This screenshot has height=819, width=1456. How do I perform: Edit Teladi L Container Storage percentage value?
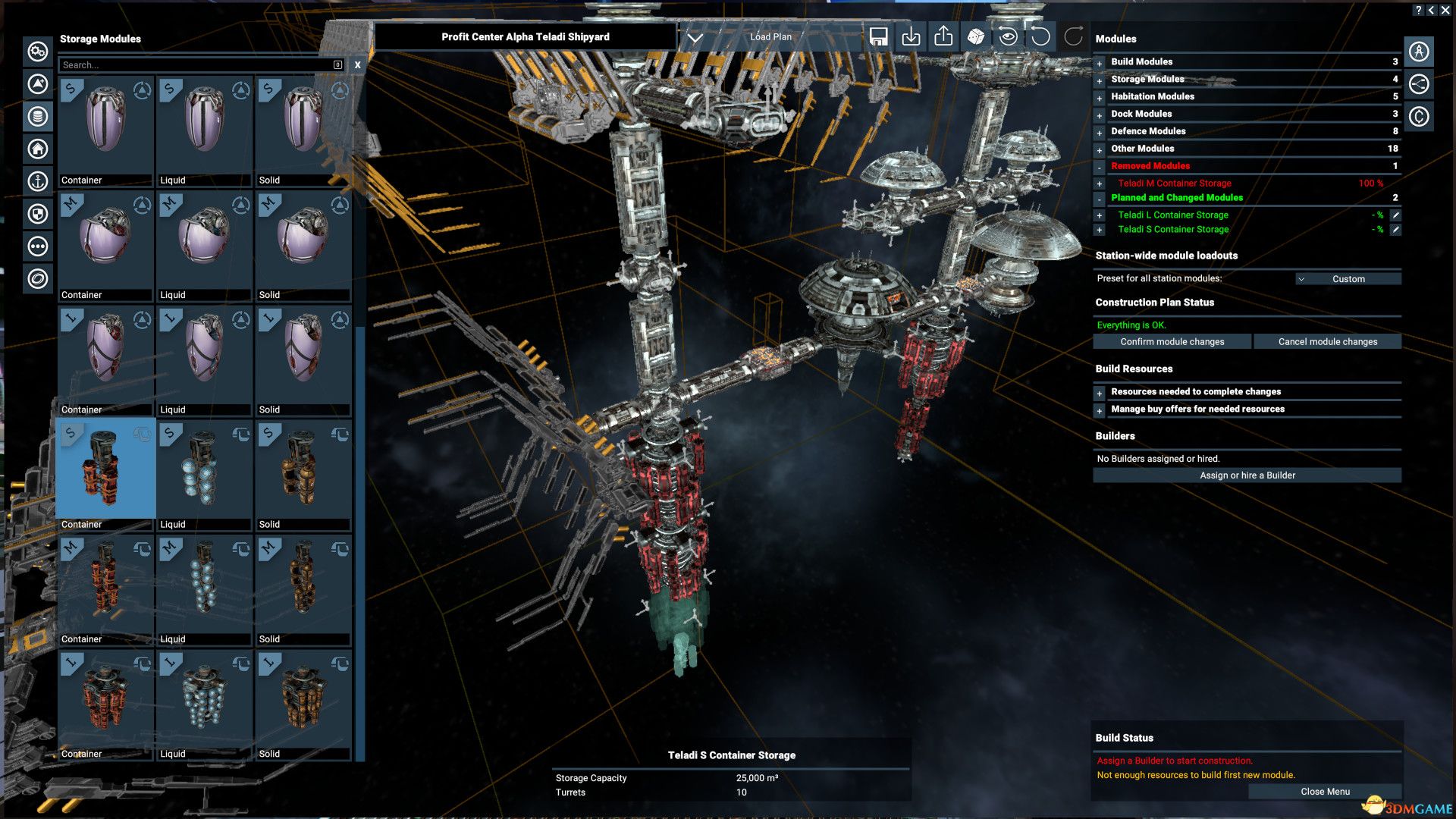(1397, 215)
